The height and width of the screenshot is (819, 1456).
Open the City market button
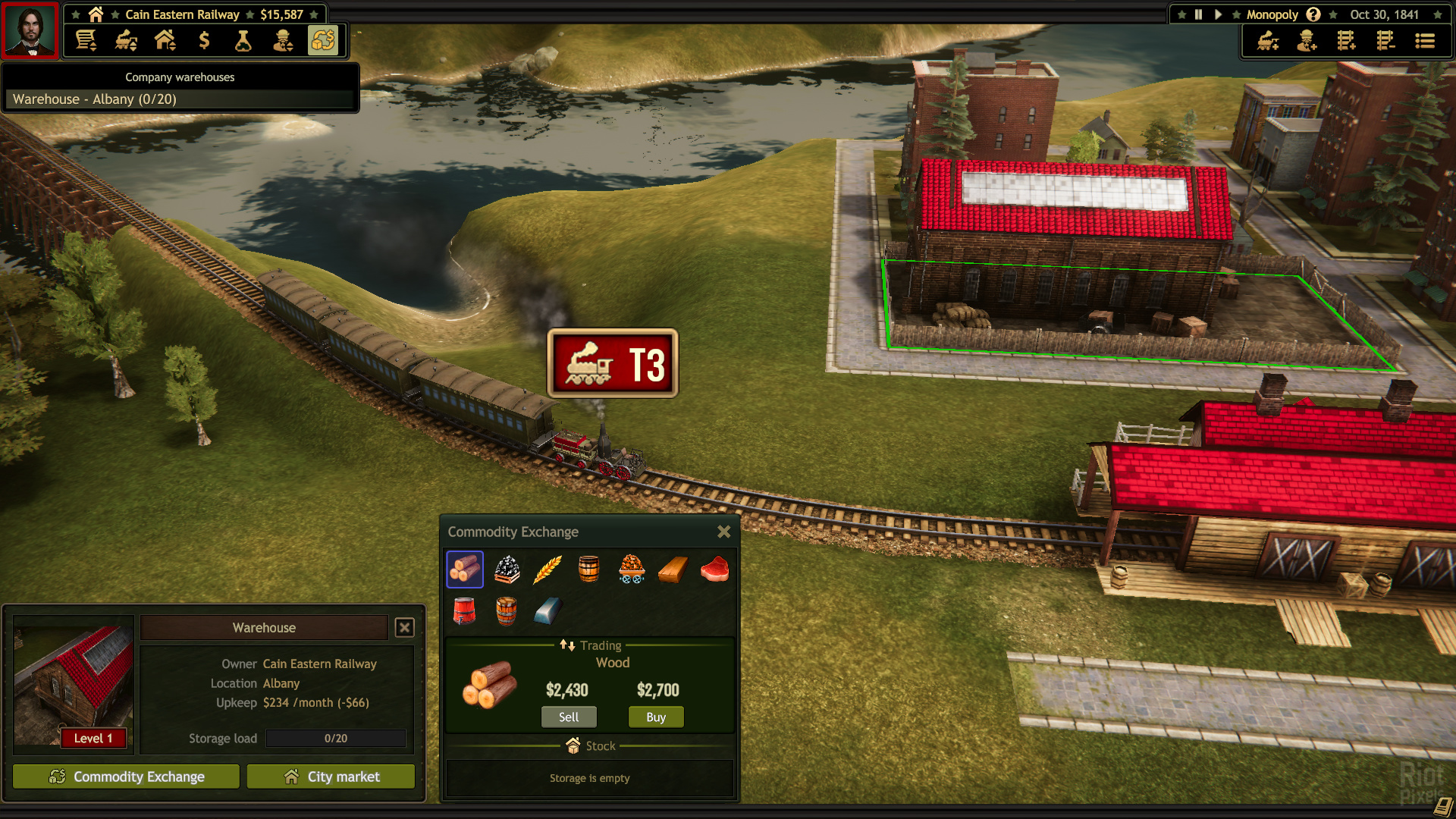(331, 777)
